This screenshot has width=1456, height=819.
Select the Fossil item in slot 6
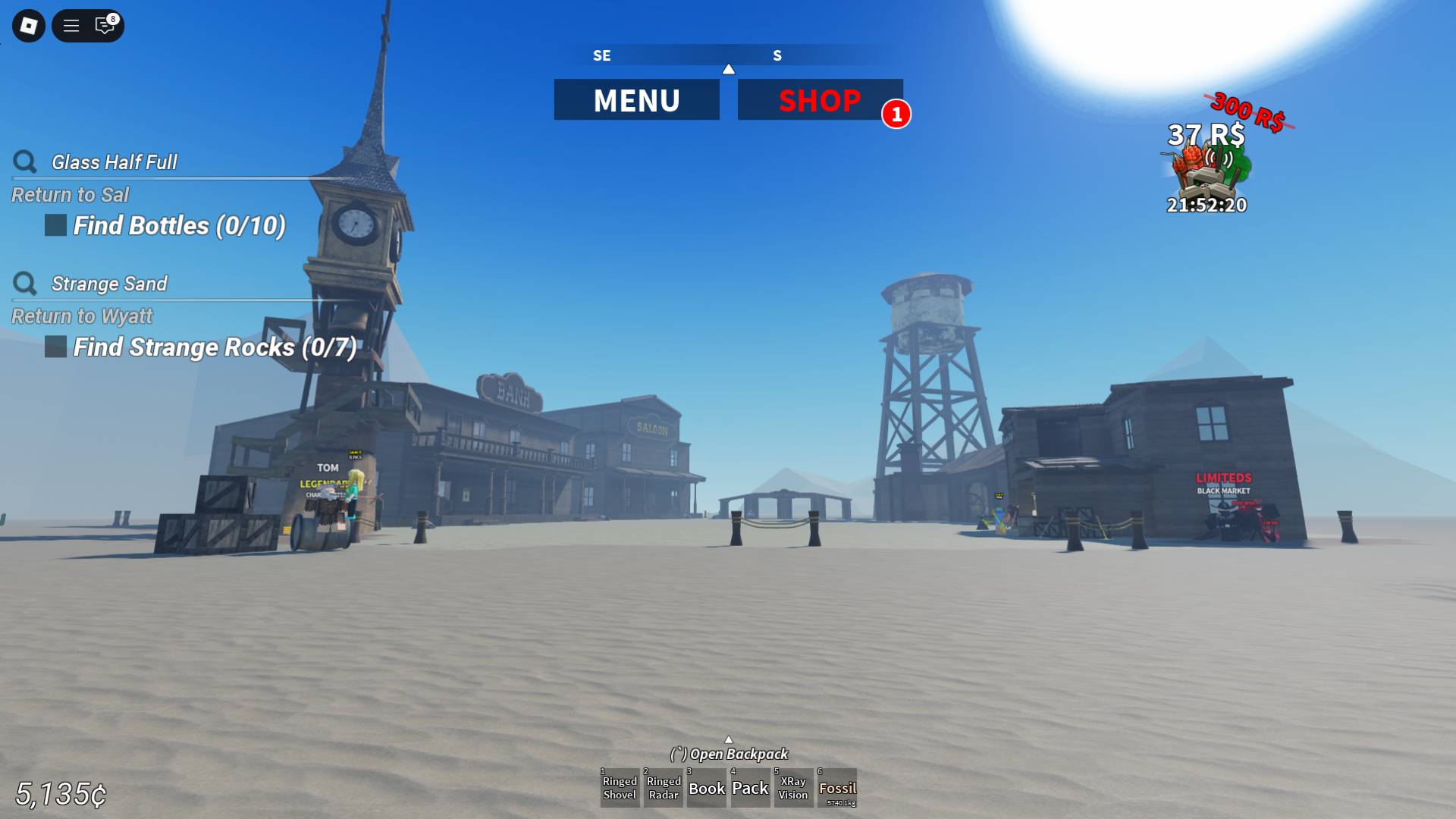(x=839, y=788)
